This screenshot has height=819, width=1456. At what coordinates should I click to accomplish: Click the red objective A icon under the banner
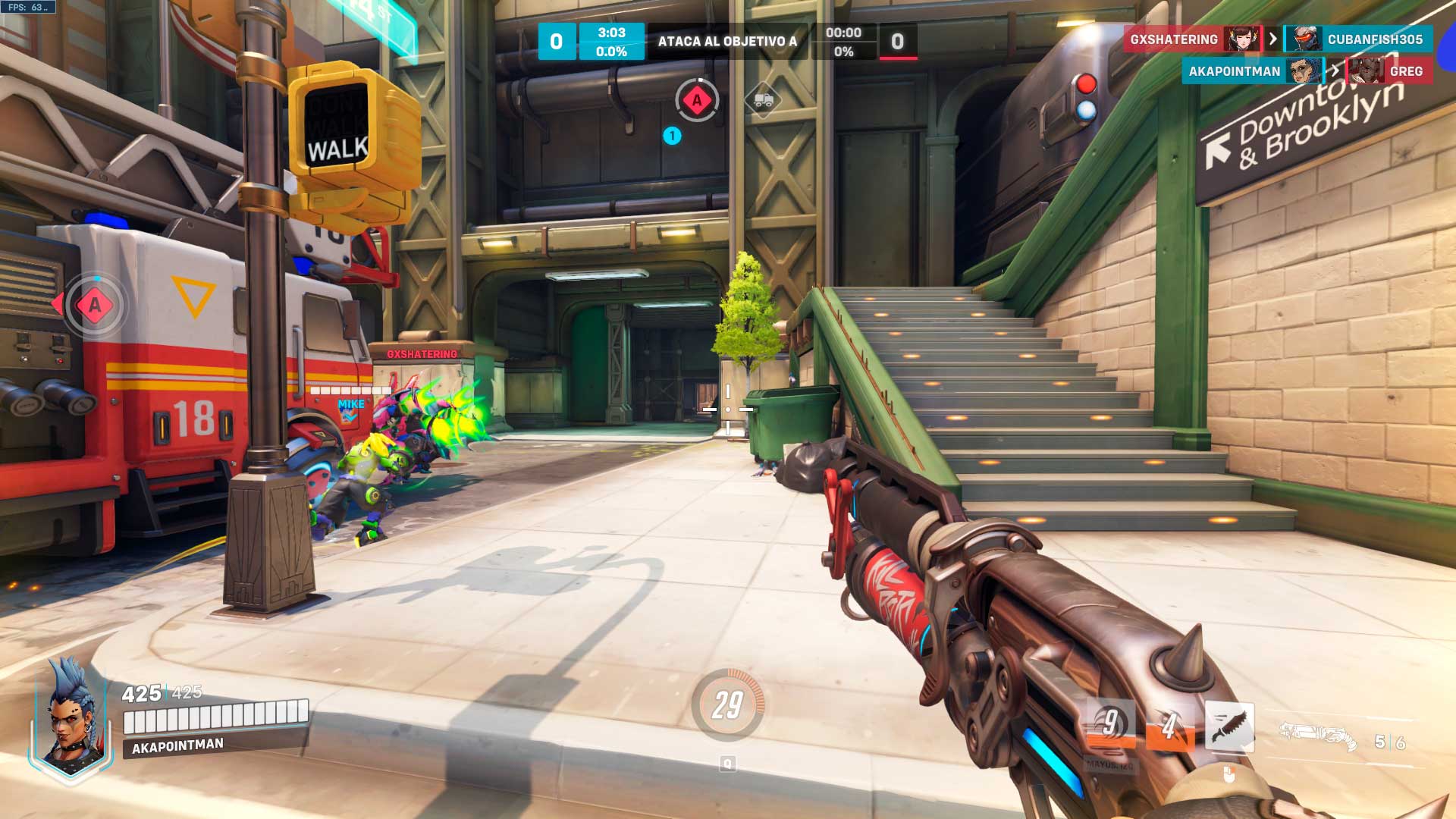pyautogui.click(x=697, y=100)
